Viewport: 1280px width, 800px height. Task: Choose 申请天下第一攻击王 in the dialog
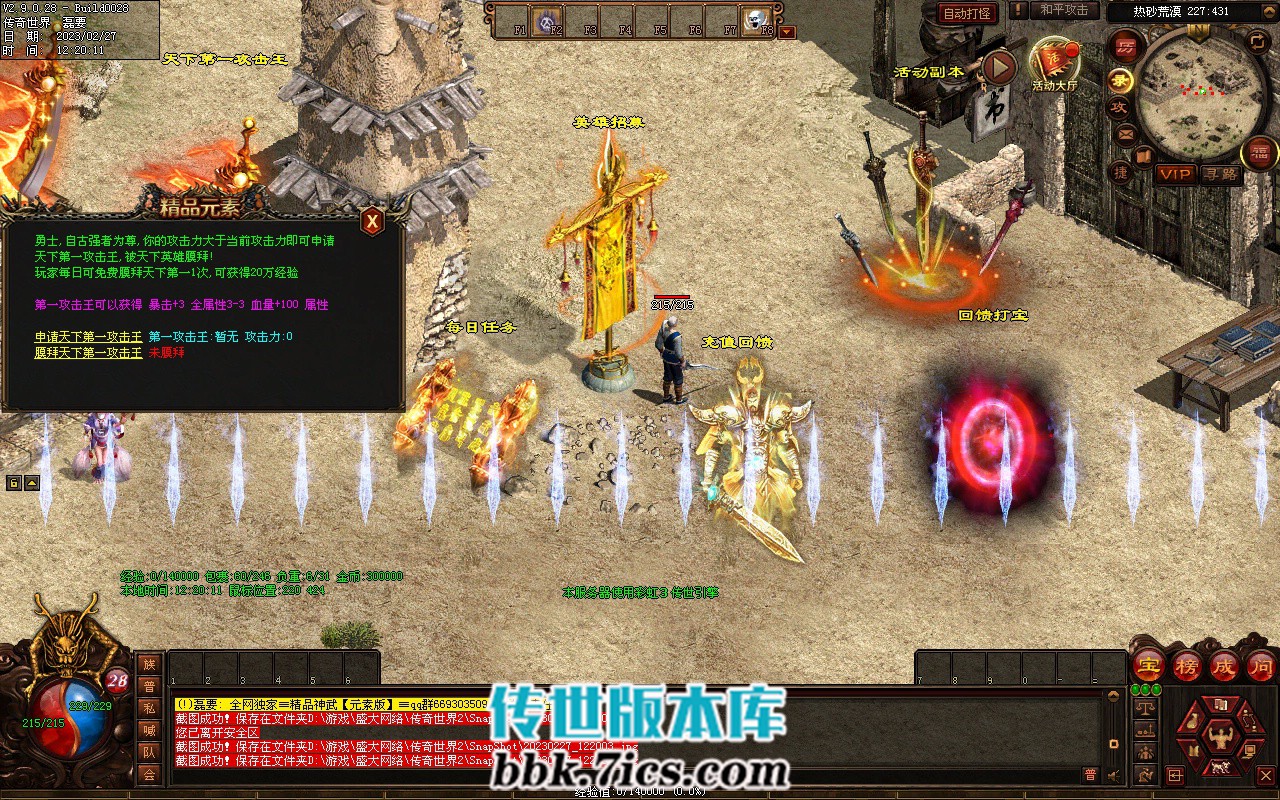(89, 337)
